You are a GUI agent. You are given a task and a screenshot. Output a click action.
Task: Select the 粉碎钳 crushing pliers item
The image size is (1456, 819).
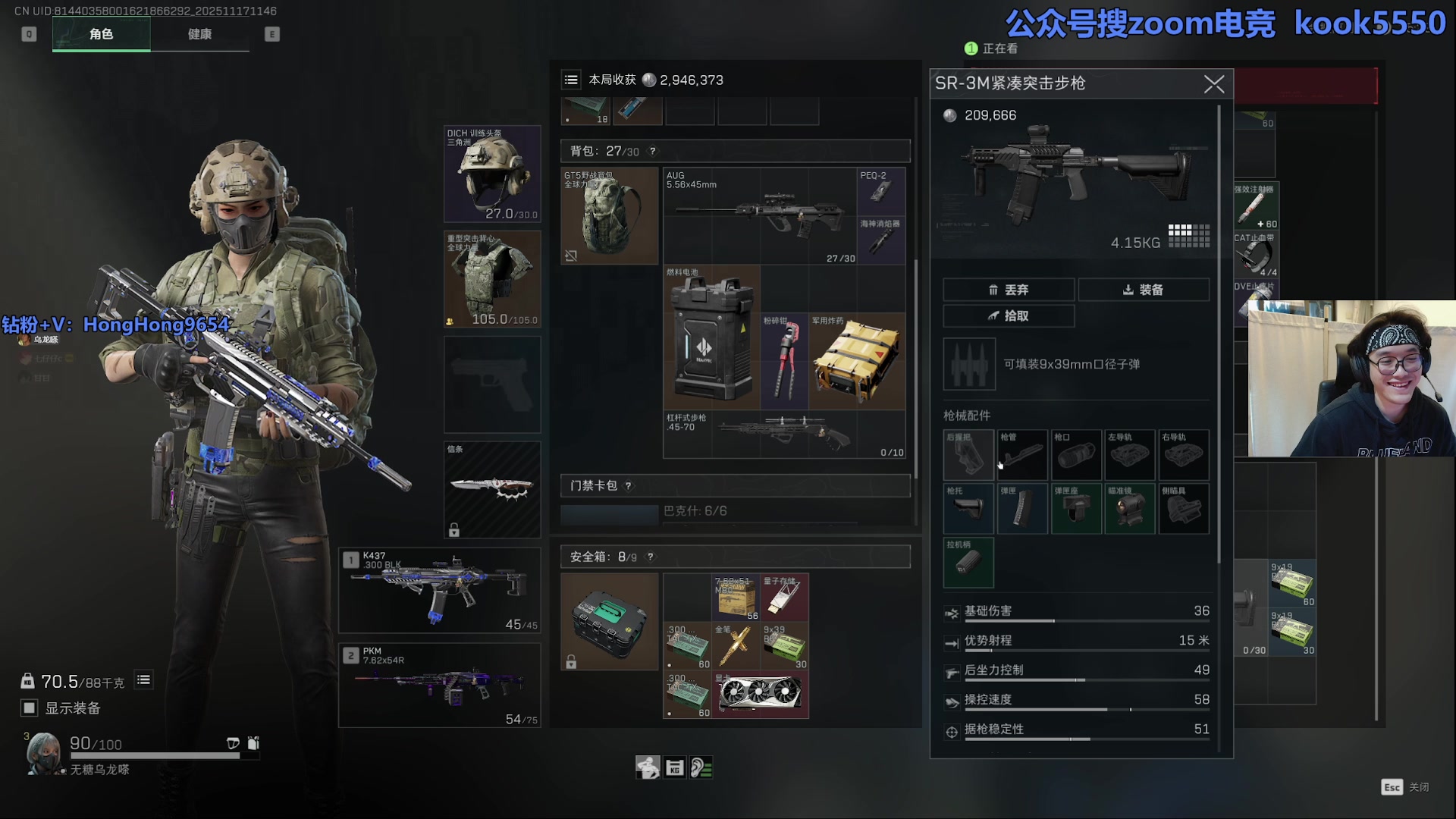(x=784, y=361)
